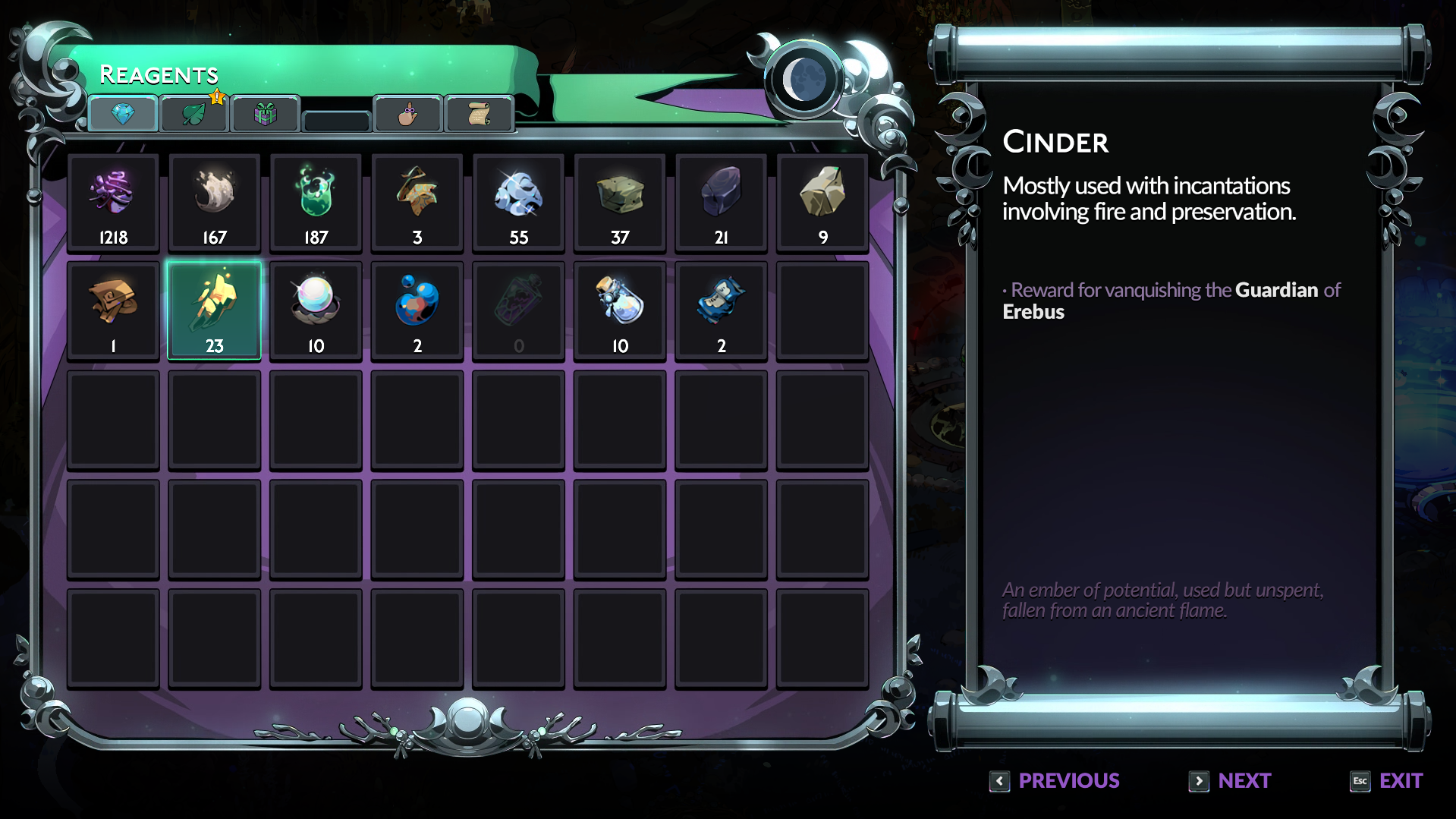Select the blue droplet item with 2
Viewport: 1456px width, 819px height.
[x=417, y=310]
